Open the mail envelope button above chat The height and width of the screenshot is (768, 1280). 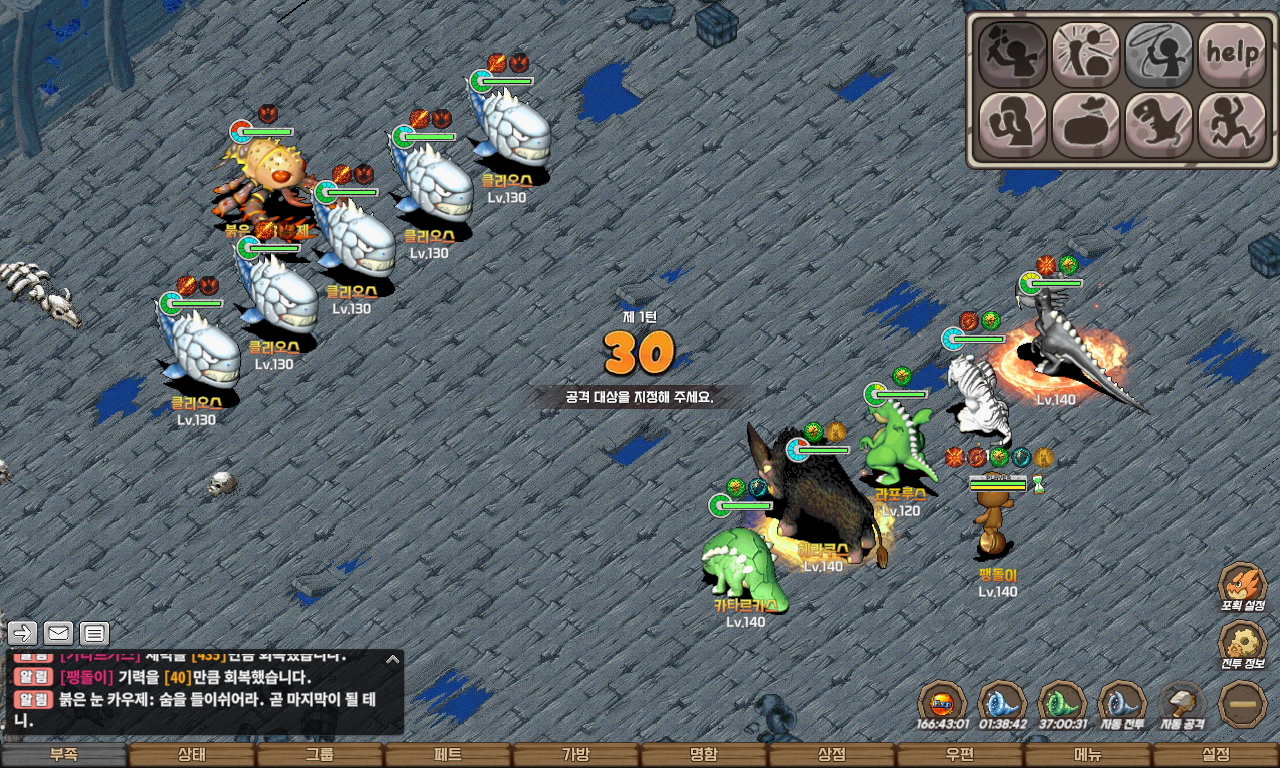click(58, 632)
